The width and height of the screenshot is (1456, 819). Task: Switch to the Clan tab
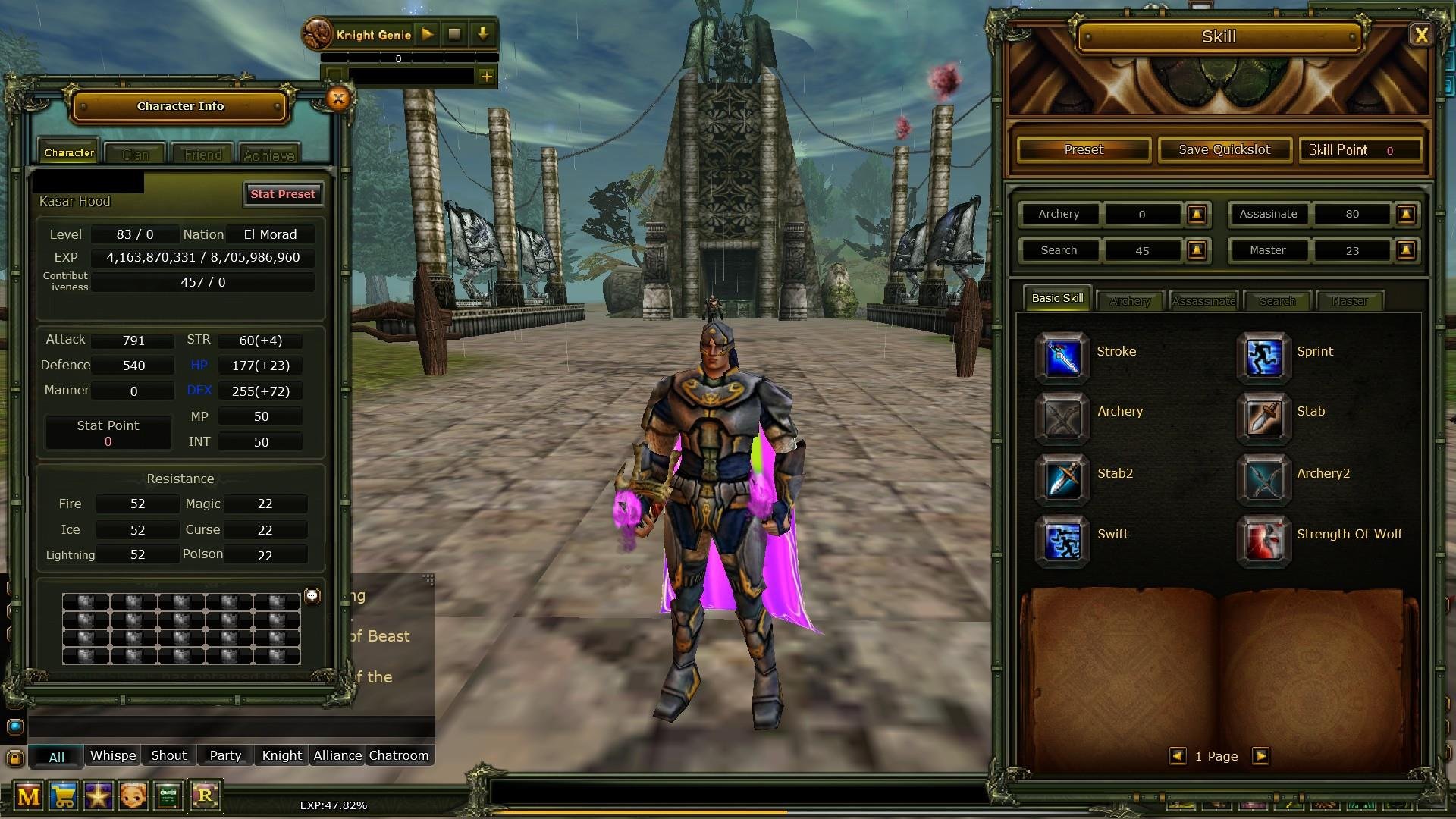[134, 152]
